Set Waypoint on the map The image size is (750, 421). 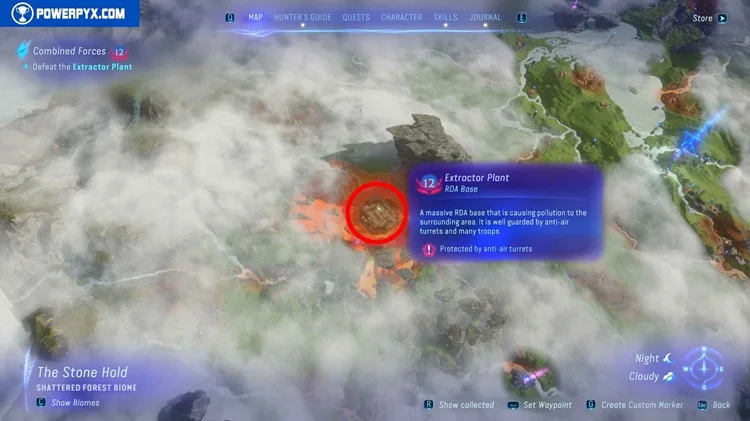point(547,405)
